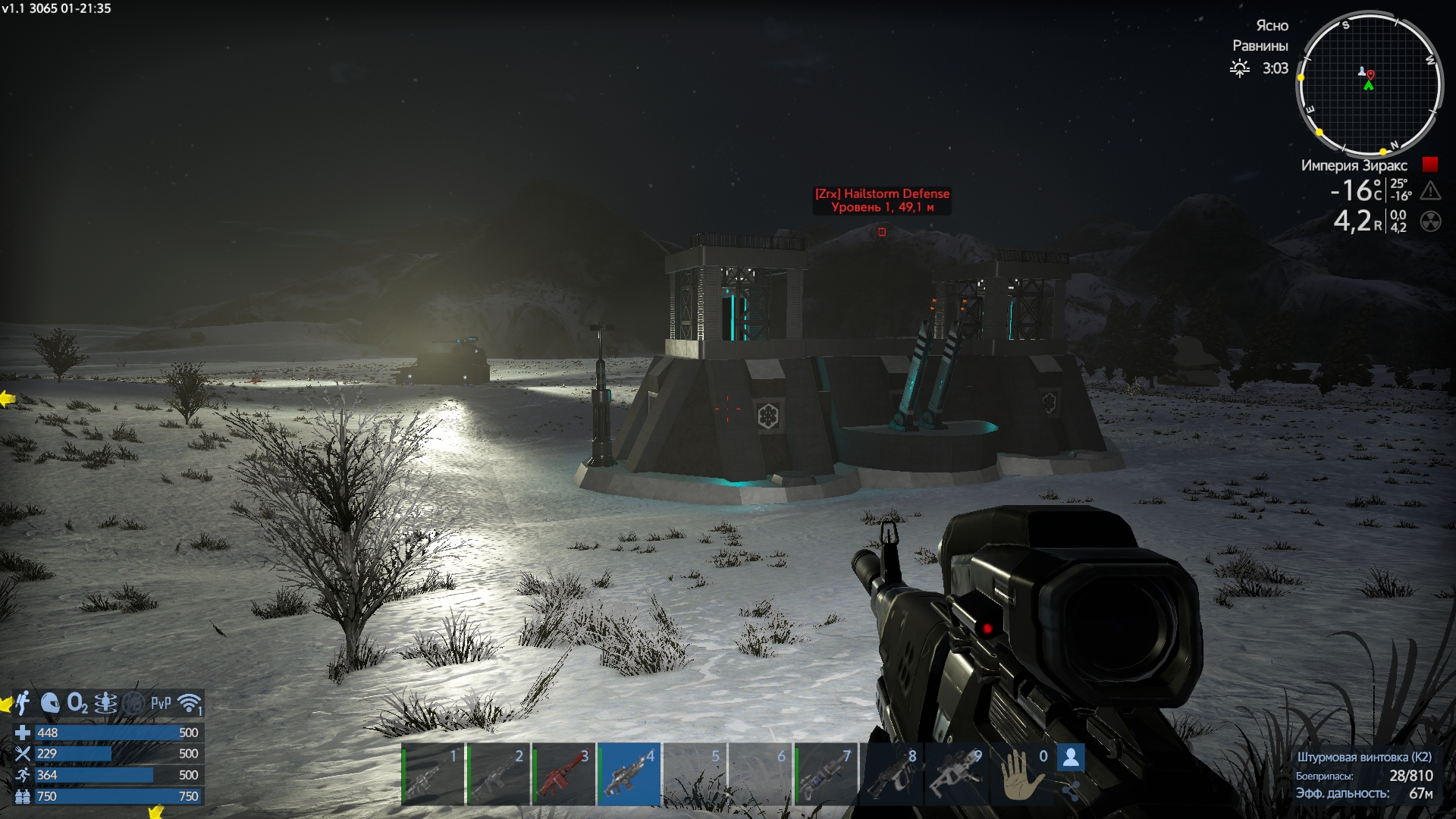Click the radiation warning icon
Screen dimensions: 1456x819
coord(1430,221)
